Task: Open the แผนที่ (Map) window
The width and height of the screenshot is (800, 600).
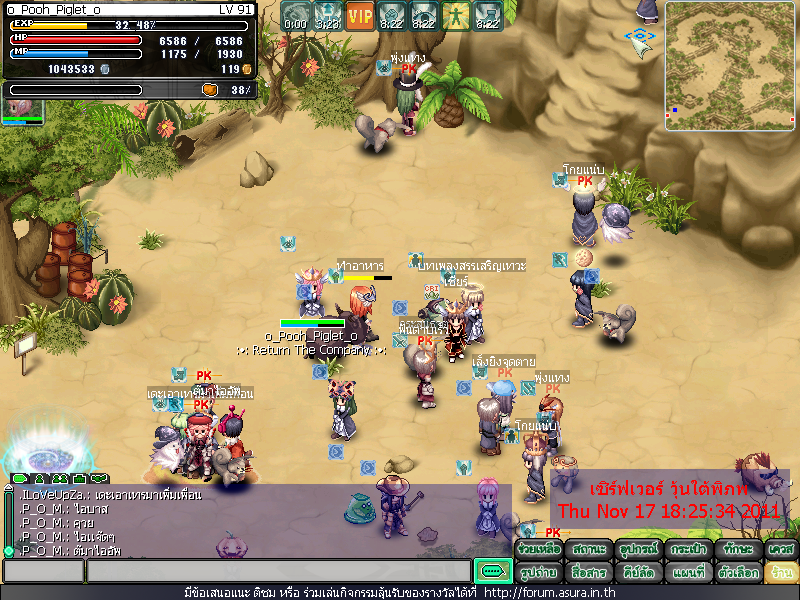Action: click(x=689, y=573)
